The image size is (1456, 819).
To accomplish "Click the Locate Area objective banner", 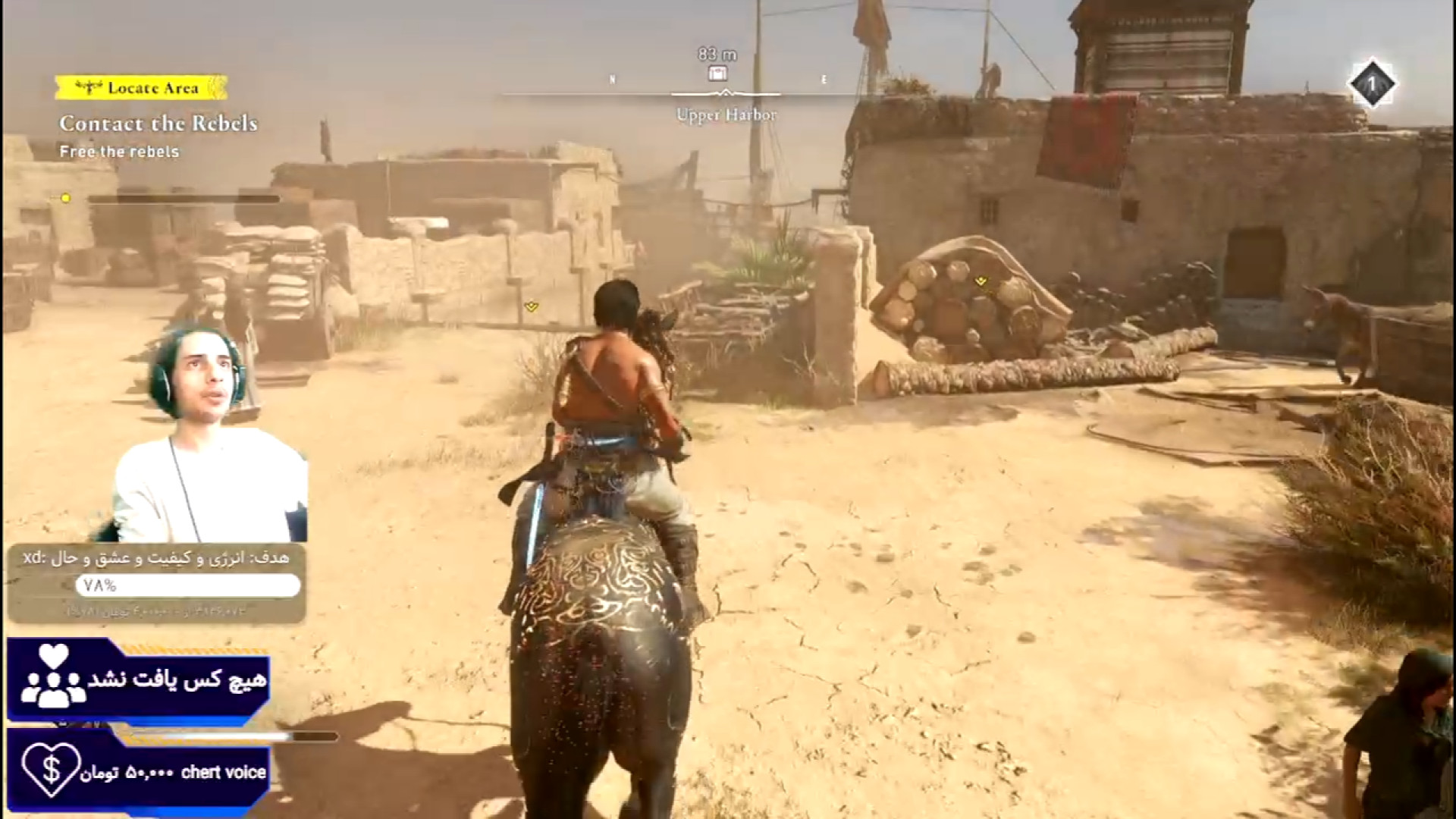I will click(x=141, y=88).
